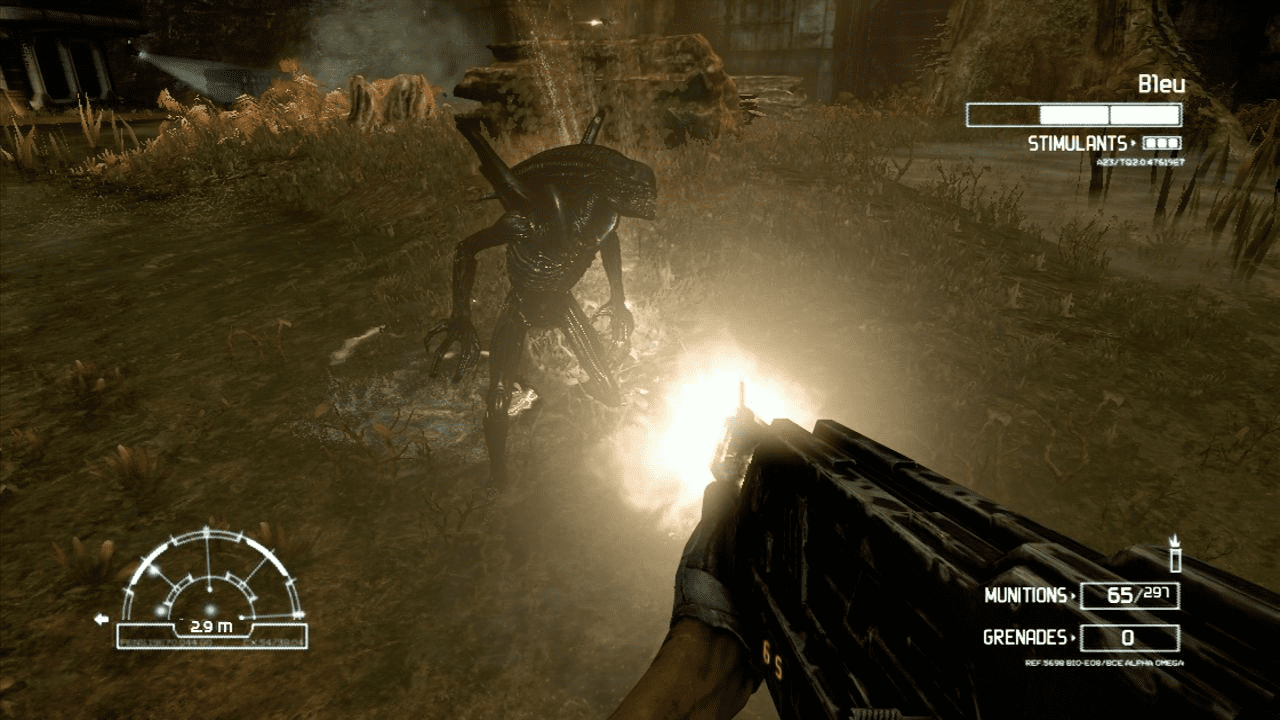Toggle the rightmost health bar segment

pyautogui.click(x=1145, y=113)
